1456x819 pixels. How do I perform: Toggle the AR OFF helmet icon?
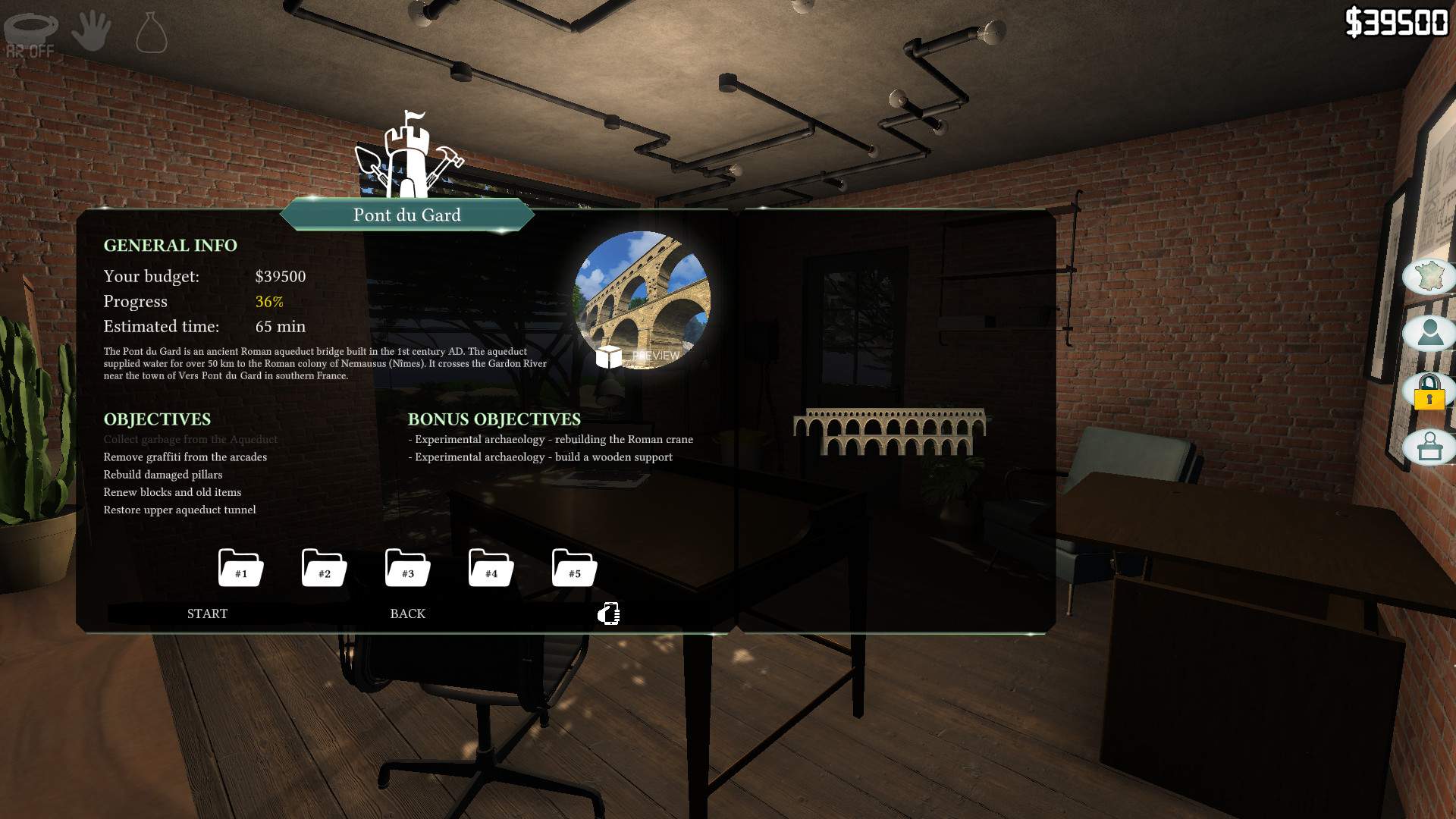pyautogui.click(x=31, y=33)
